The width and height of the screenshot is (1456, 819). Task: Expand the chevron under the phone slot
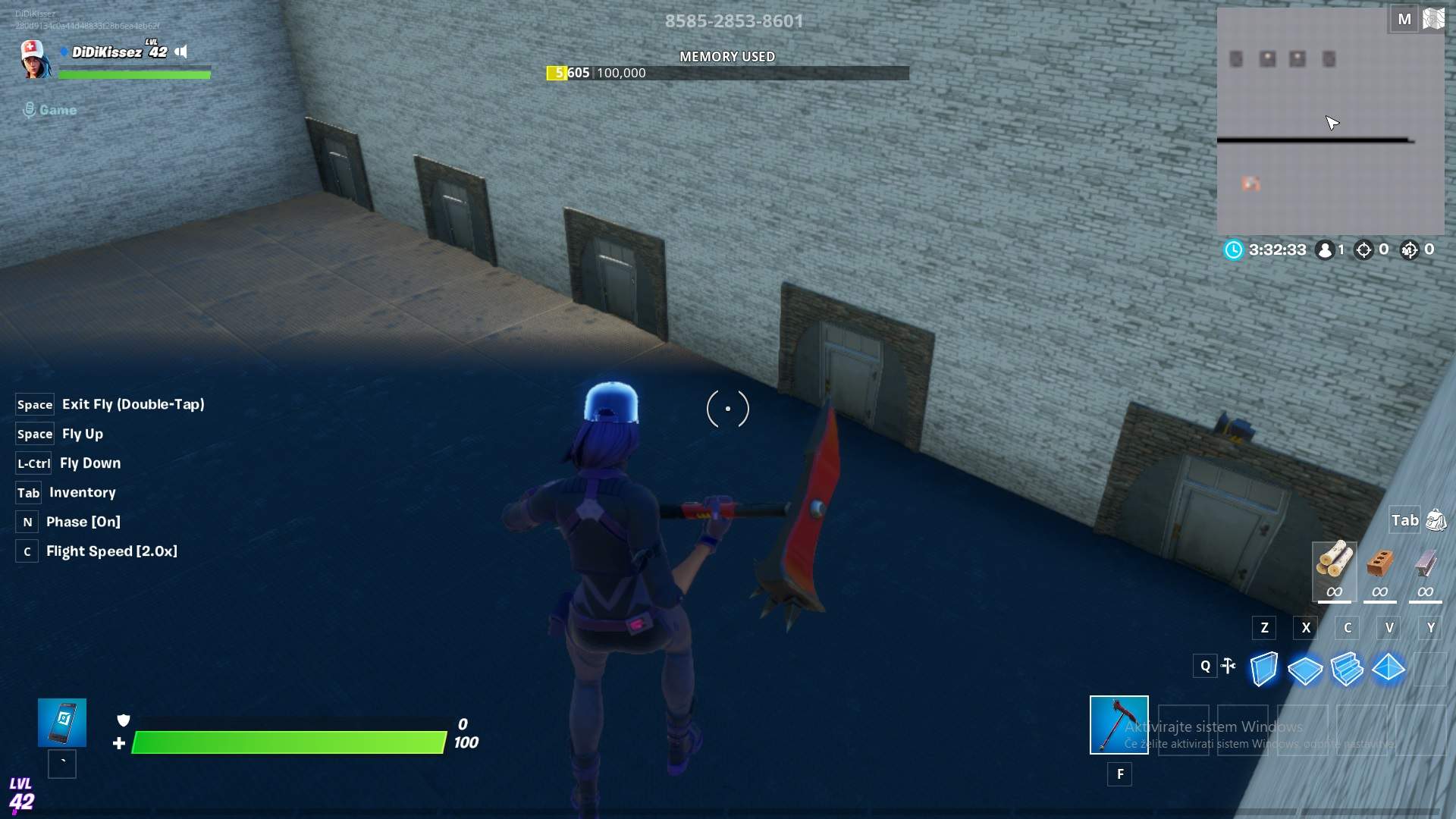coord(61,764)
